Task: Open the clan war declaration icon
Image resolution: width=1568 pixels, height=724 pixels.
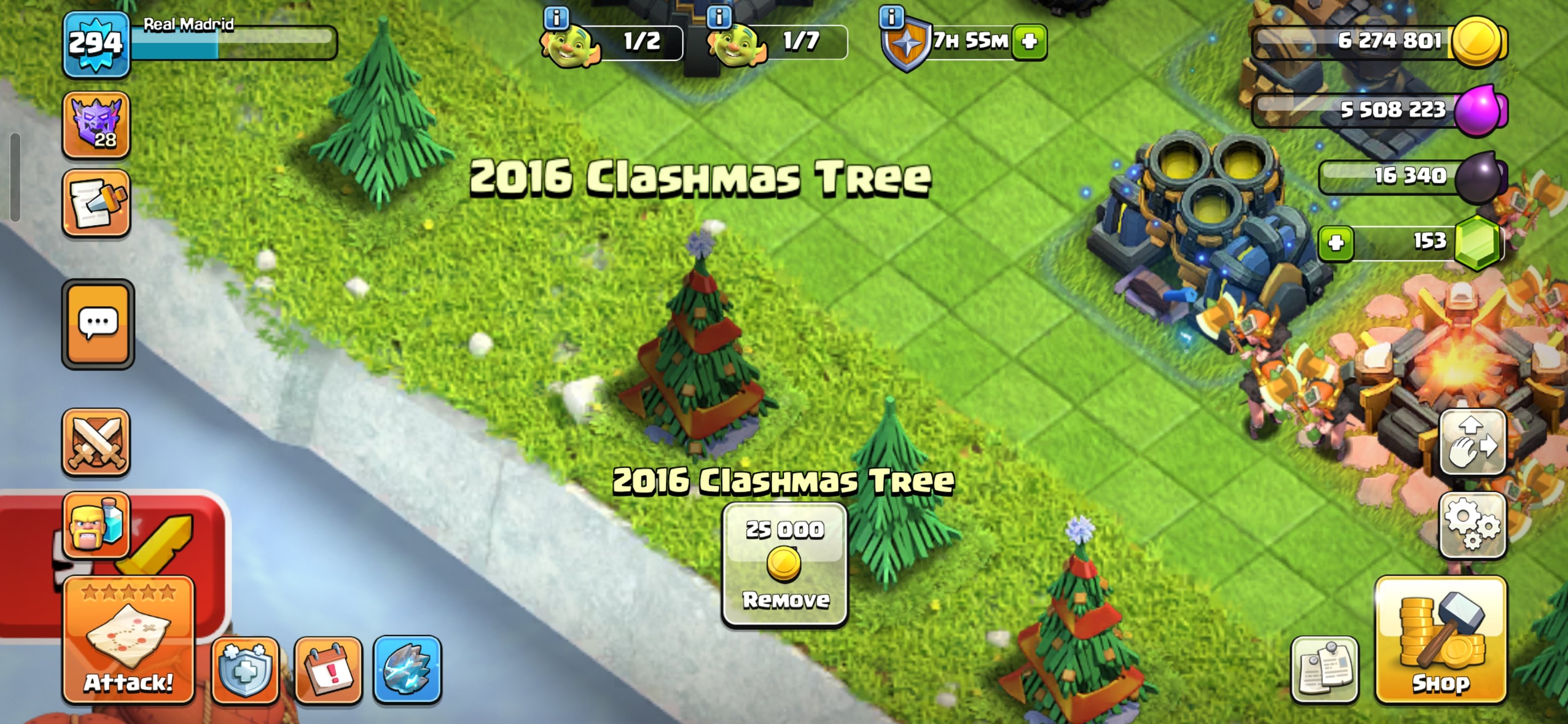Action: click(97, 204)
